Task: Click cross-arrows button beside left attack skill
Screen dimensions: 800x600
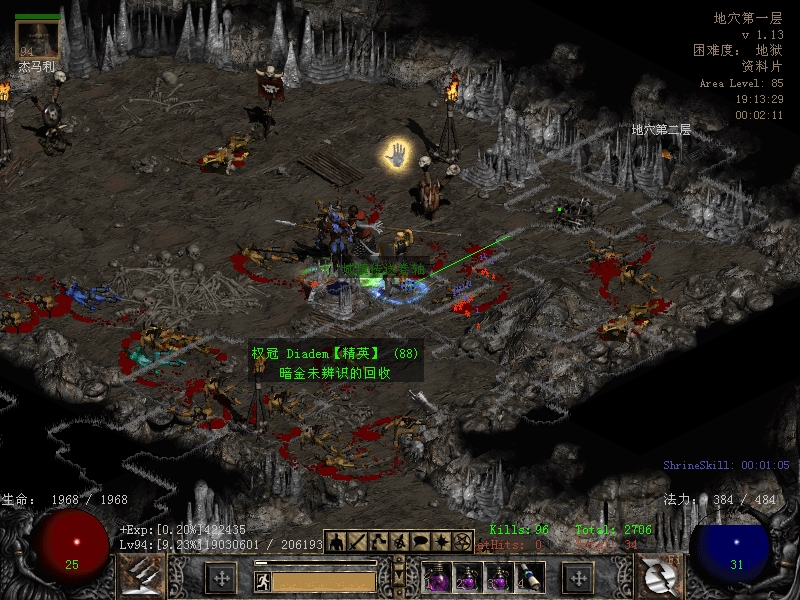Action: pos(220,578)
